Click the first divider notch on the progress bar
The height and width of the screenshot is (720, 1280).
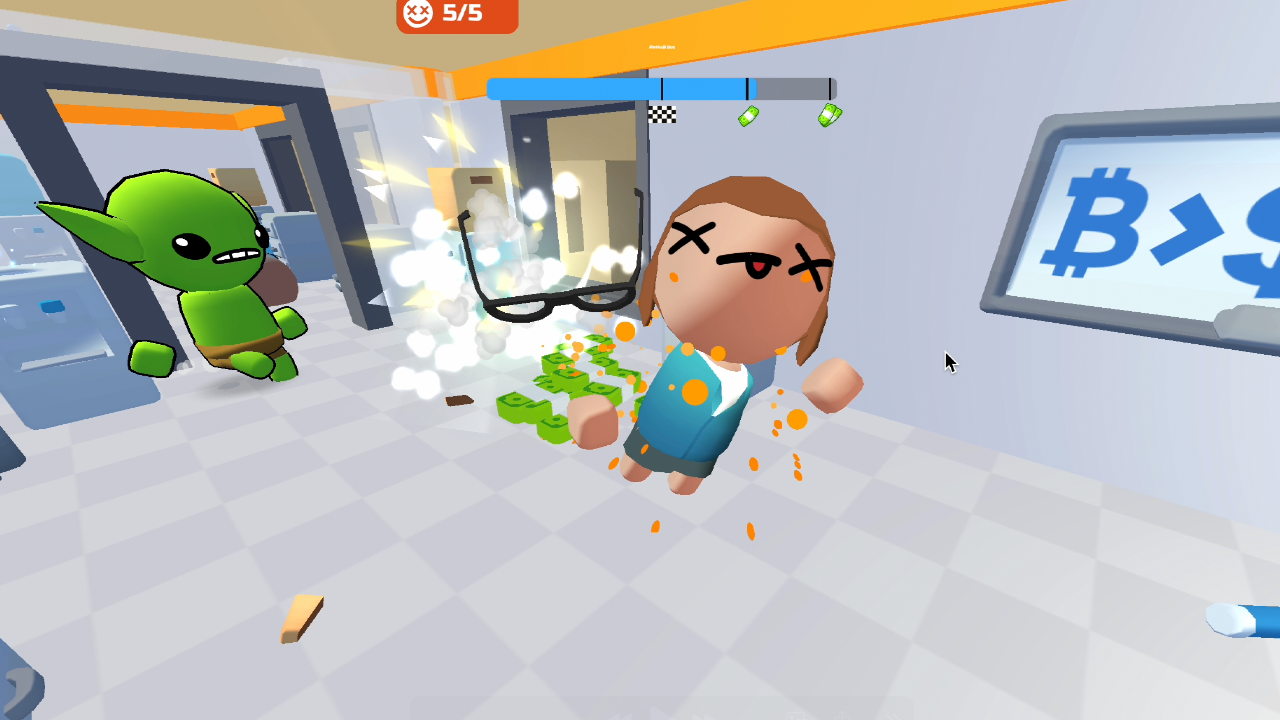(662, 88)
